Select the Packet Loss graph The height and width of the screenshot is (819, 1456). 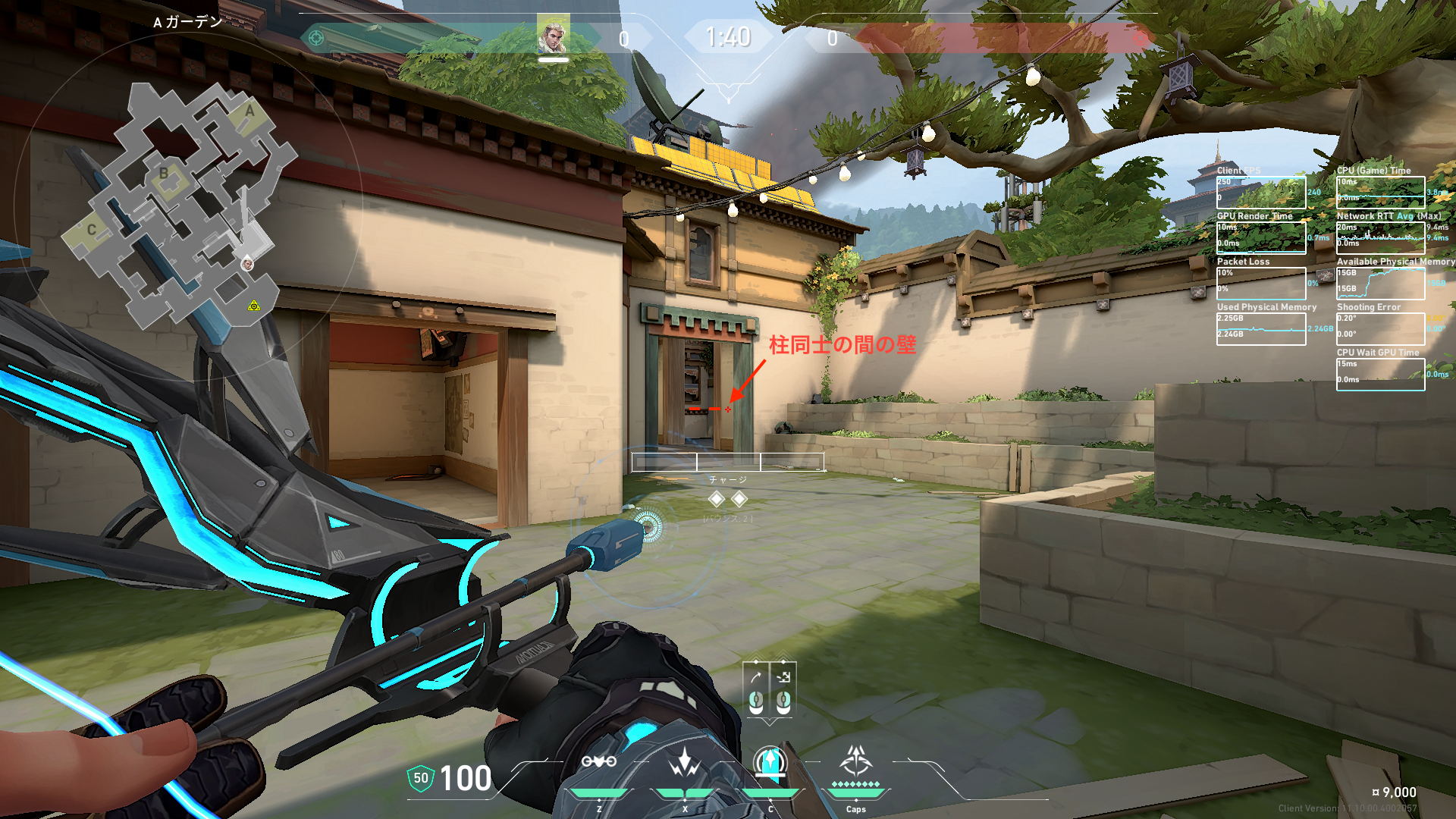1261,283
